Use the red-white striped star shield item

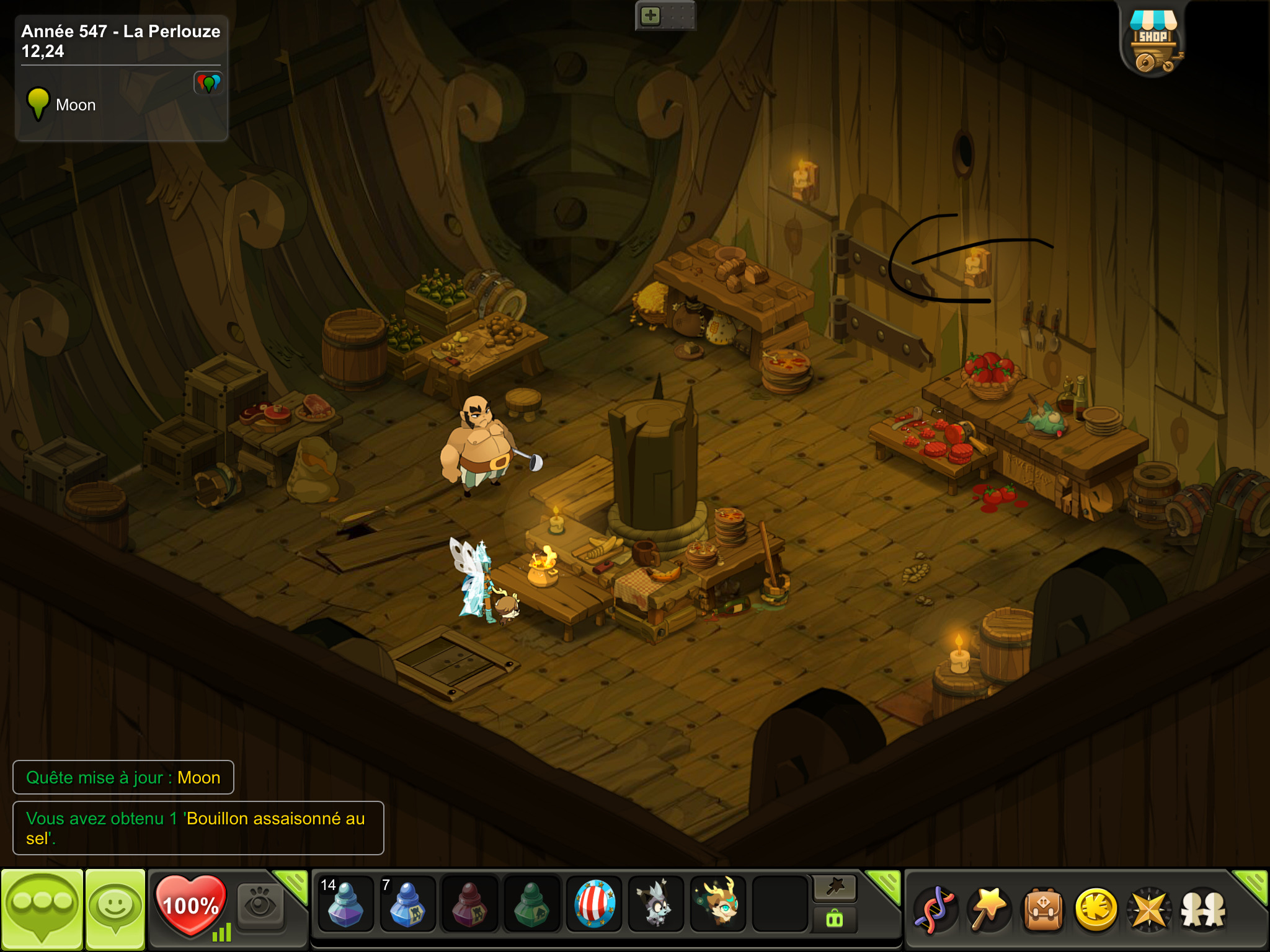594,905
